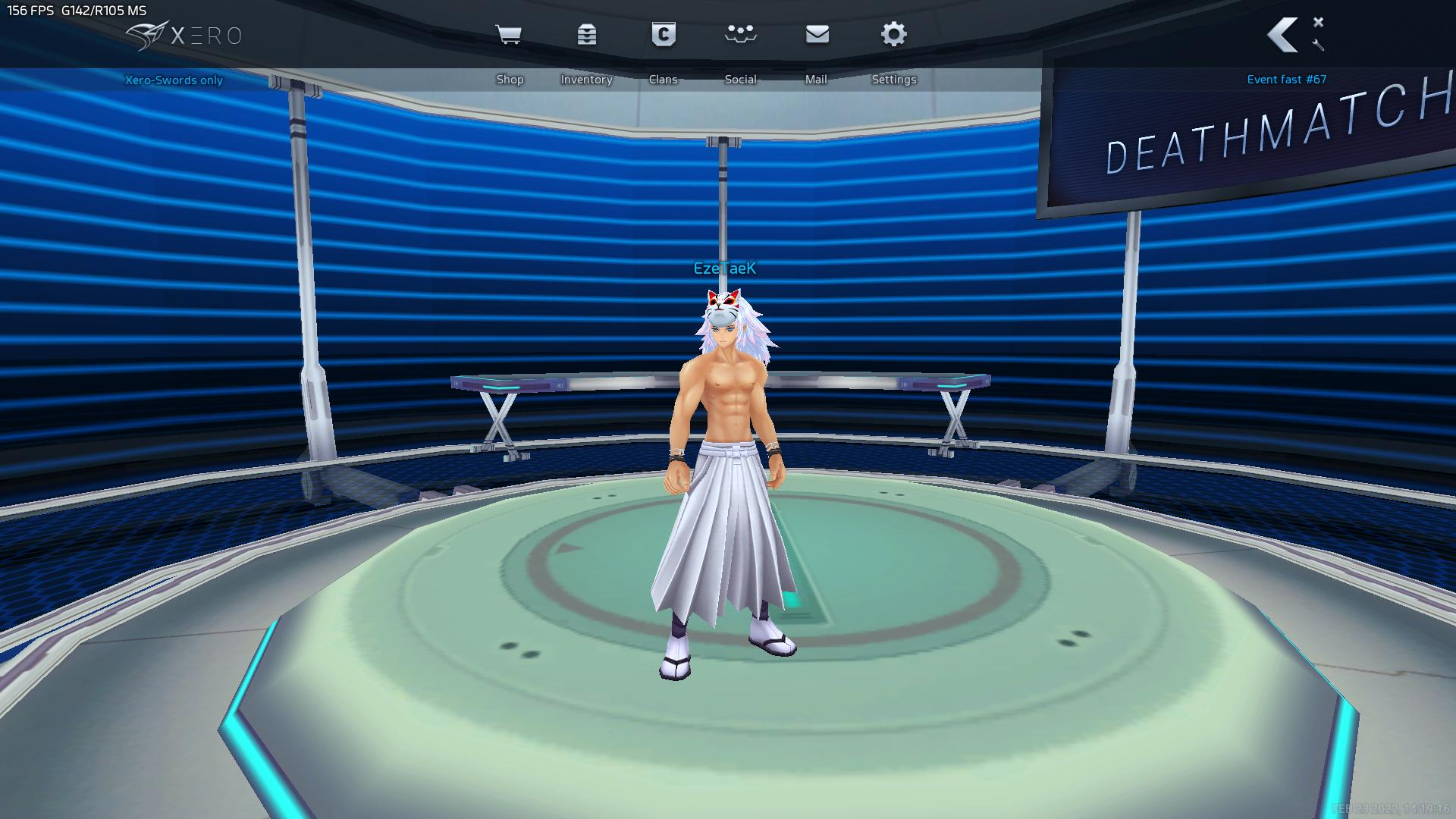This screenshot has height=819, width=1456.
Task: Click the XERO logo
Action: click(x=184, y=36)
